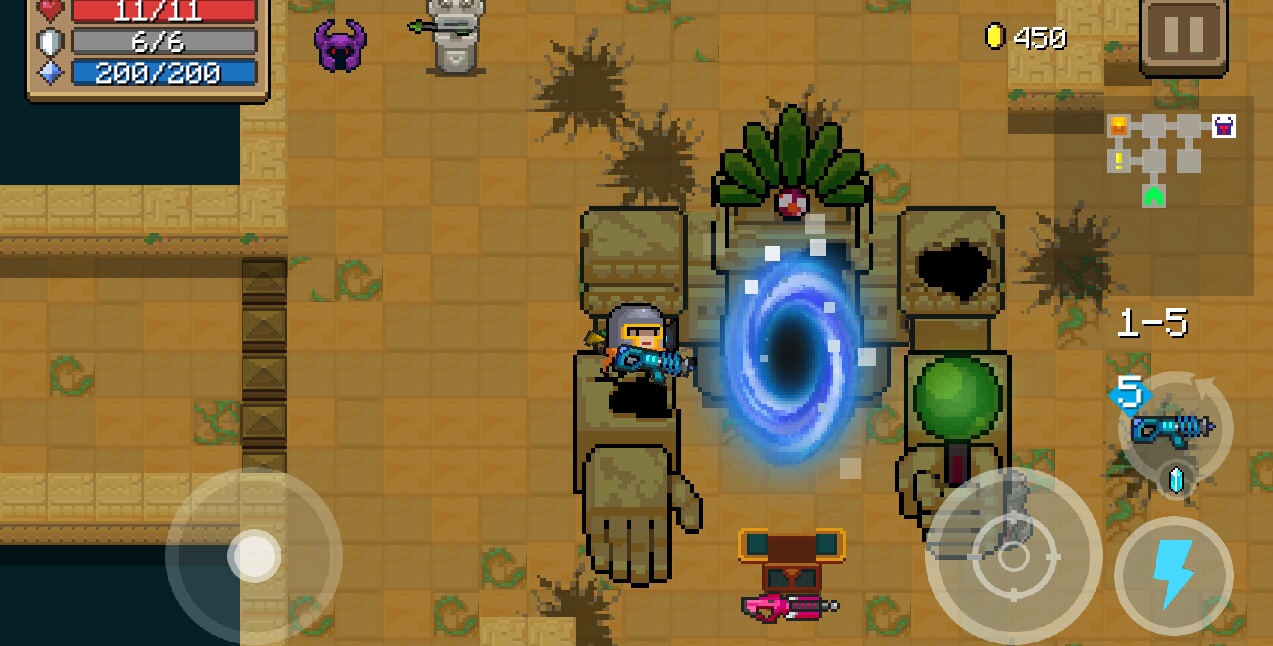Activate the lightning bolt skill
Viewport: 1273px width, 646px height.
pyautogui.click(x=1173, y=575)
